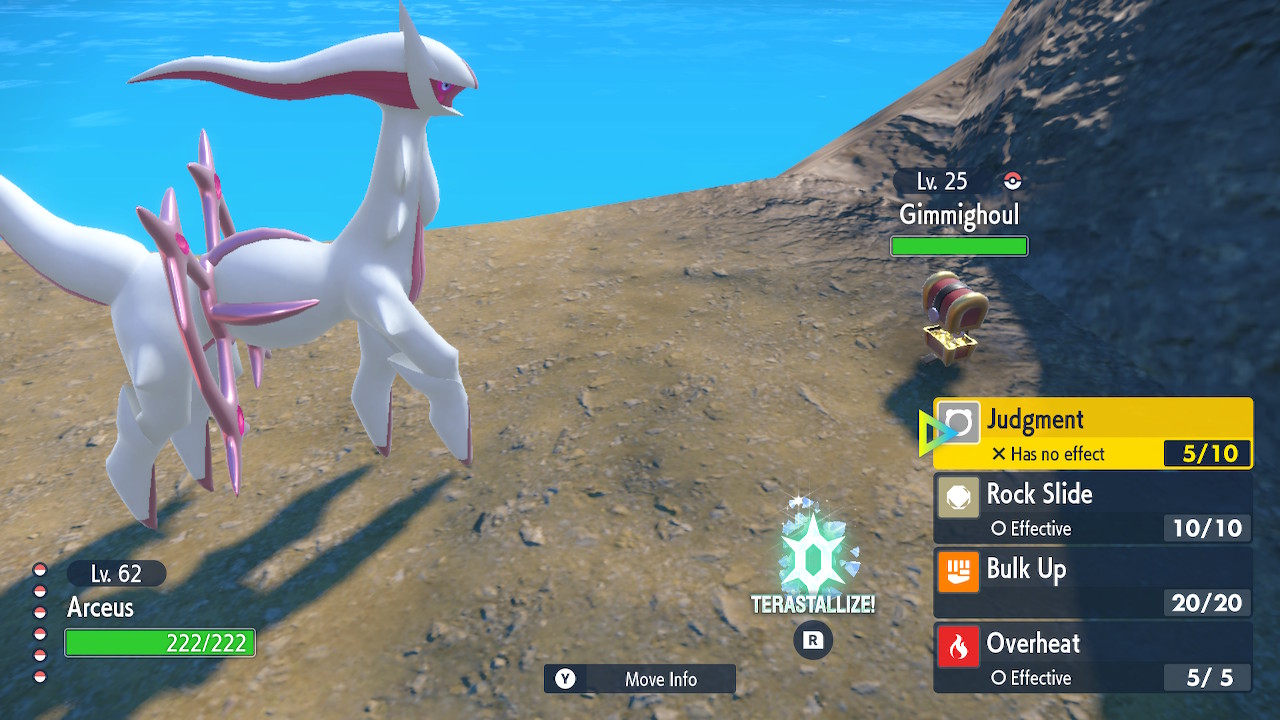Open Move Info panel

640,679
